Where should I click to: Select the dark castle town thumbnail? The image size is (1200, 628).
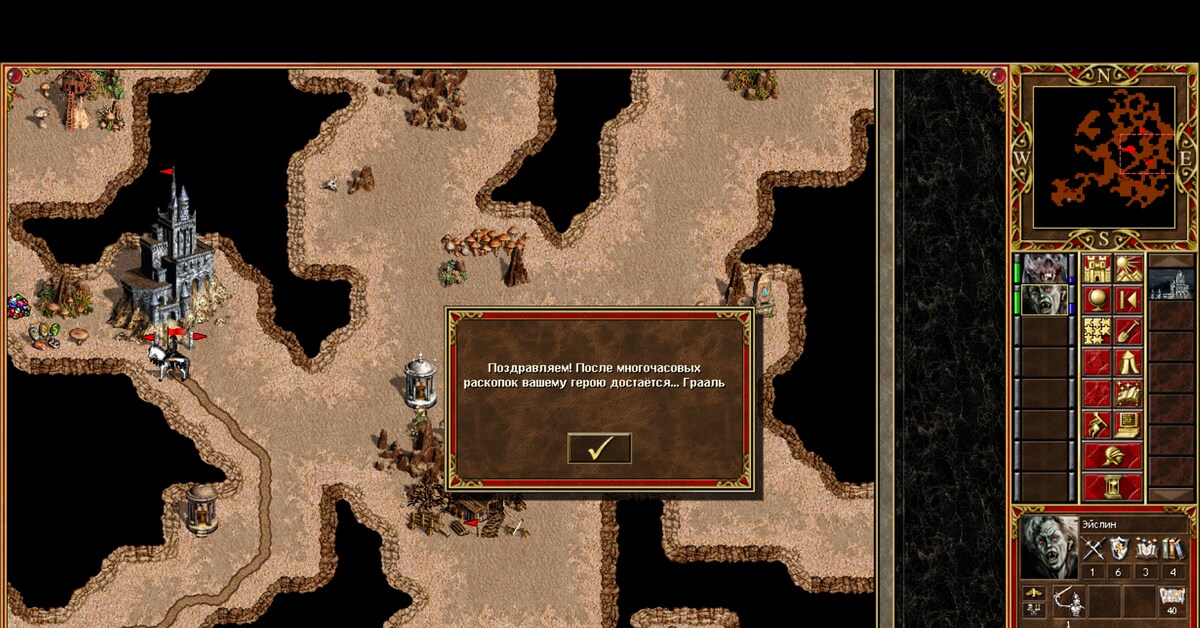[x=1170, y=284]
